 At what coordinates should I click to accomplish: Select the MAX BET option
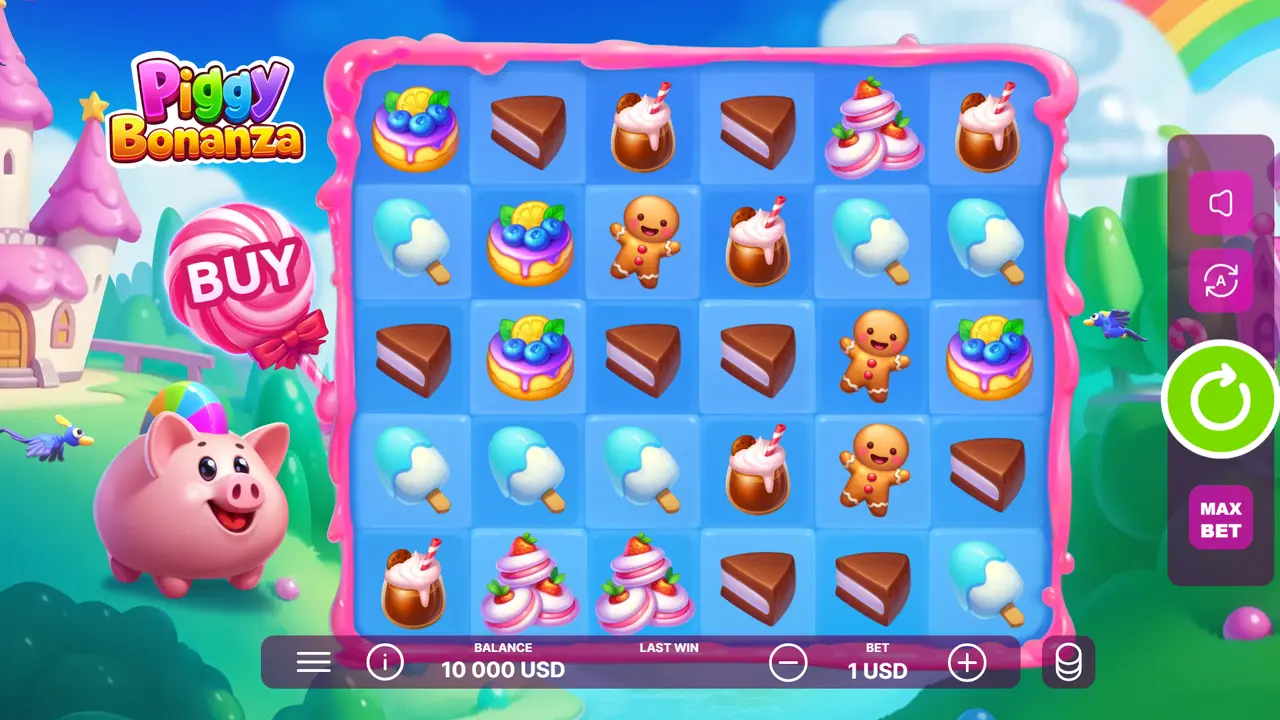(x=1219, y=517)
